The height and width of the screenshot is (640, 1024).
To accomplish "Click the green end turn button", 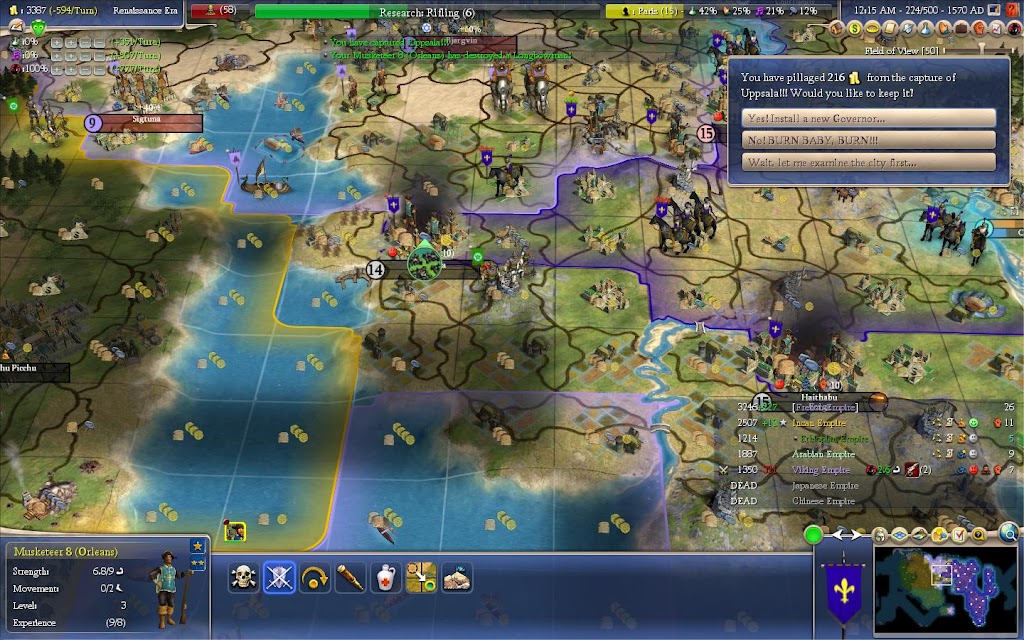I will [815, 535].
